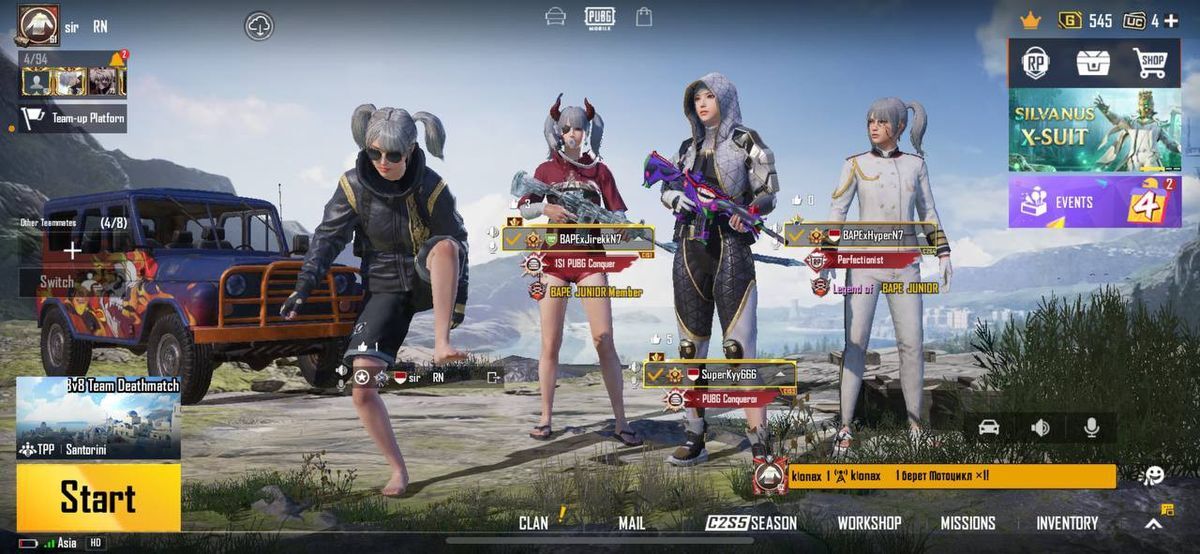
Task: Open the C2S5 Season page
Action: tap(751, 522)
